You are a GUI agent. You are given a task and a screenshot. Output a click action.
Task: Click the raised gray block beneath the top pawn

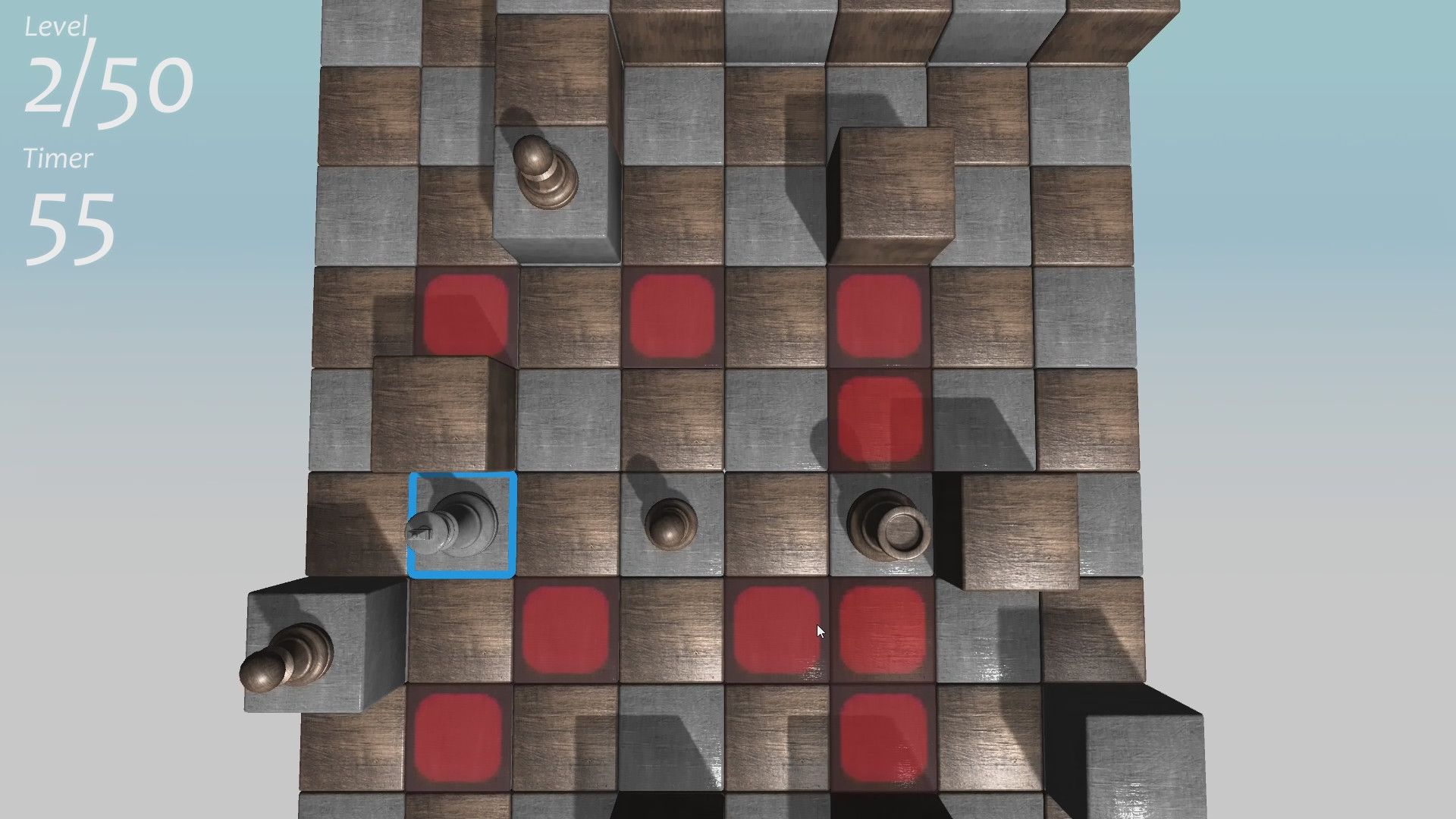(554, 227)
